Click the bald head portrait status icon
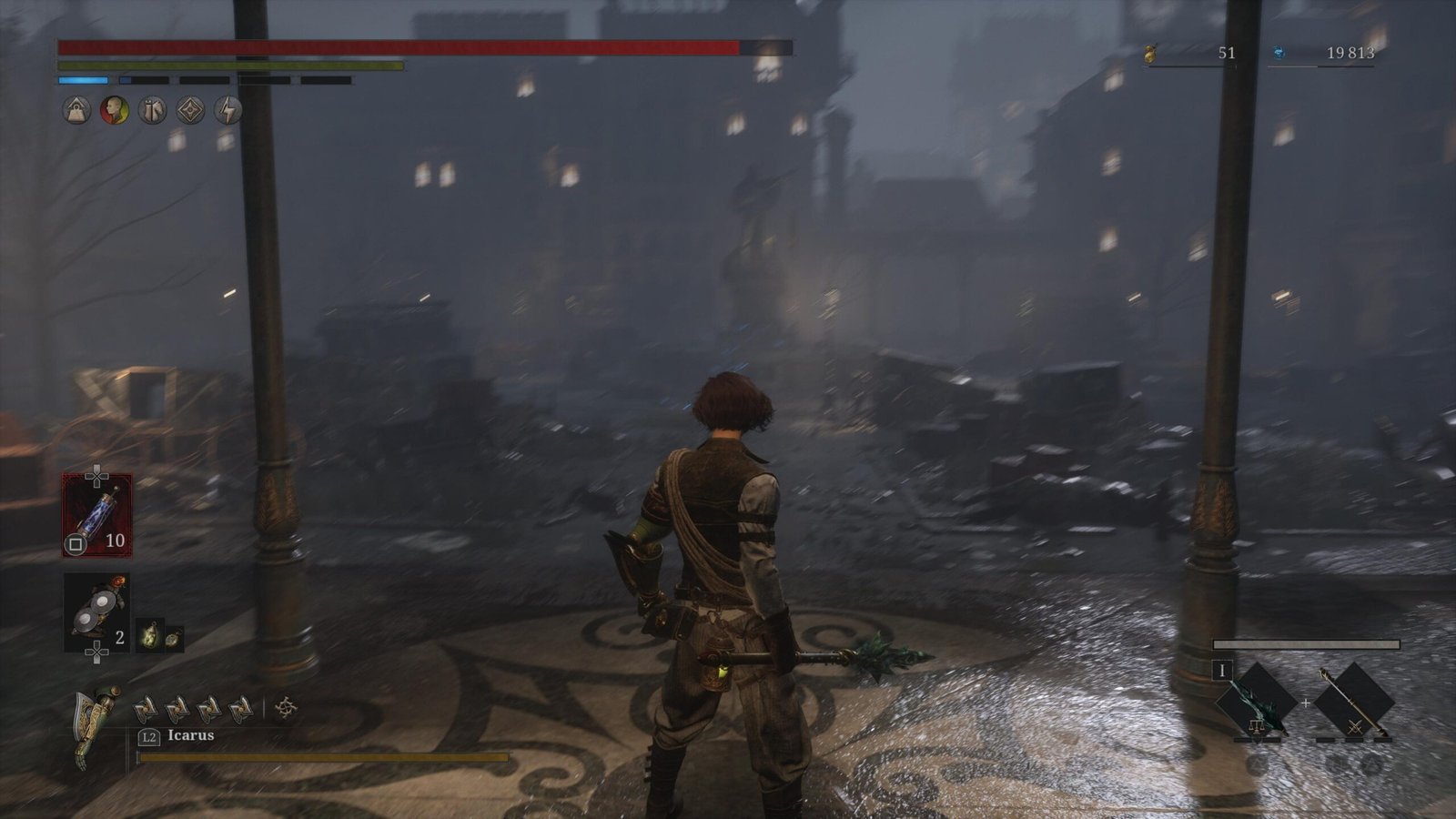Viewport: 1456px width, 819px height. click(114, 111)
